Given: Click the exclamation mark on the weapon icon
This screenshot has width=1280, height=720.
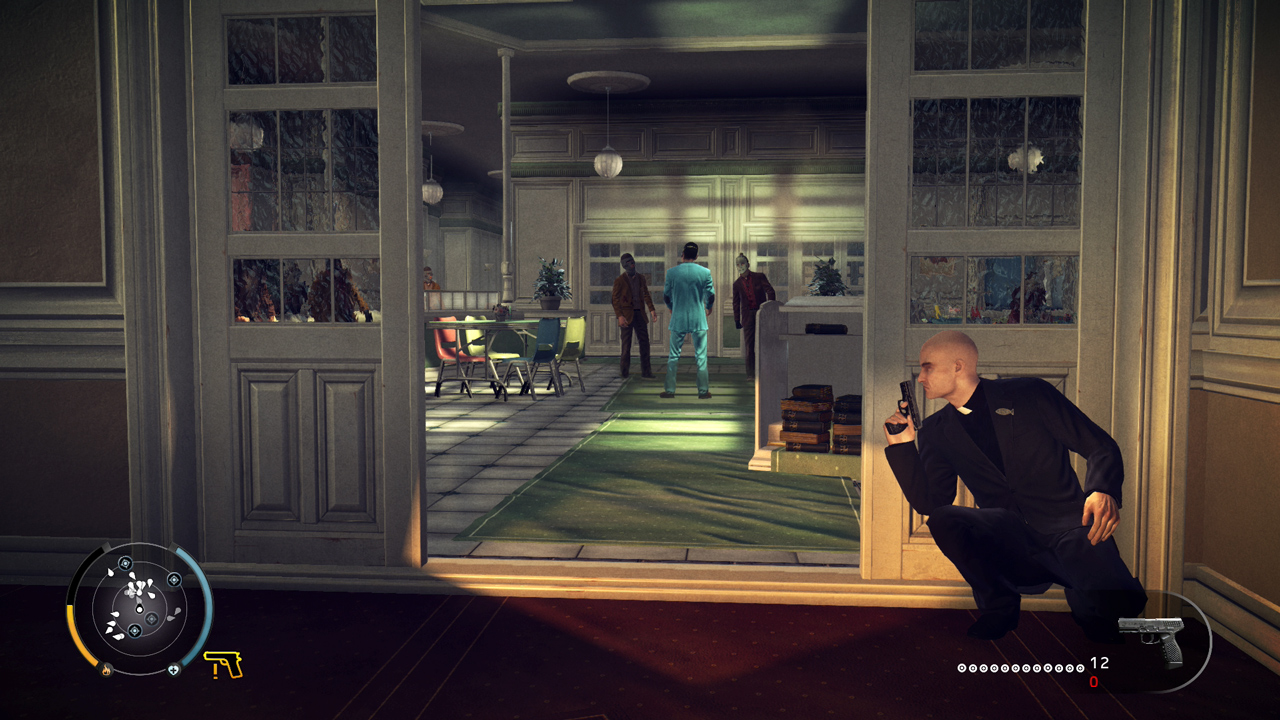Looking at the screenshot, I should point(217,672).
